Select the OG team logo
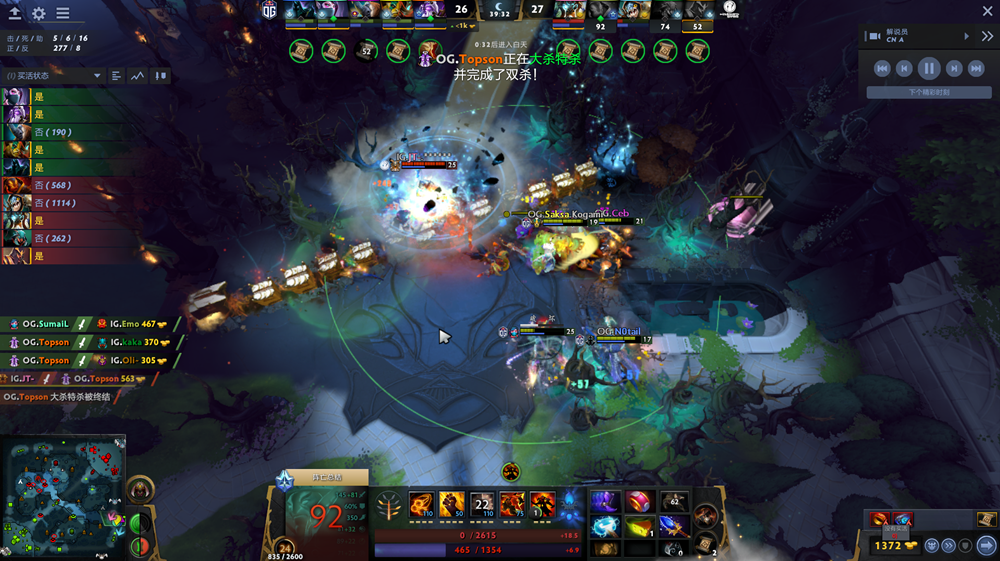 coord(269,9)
